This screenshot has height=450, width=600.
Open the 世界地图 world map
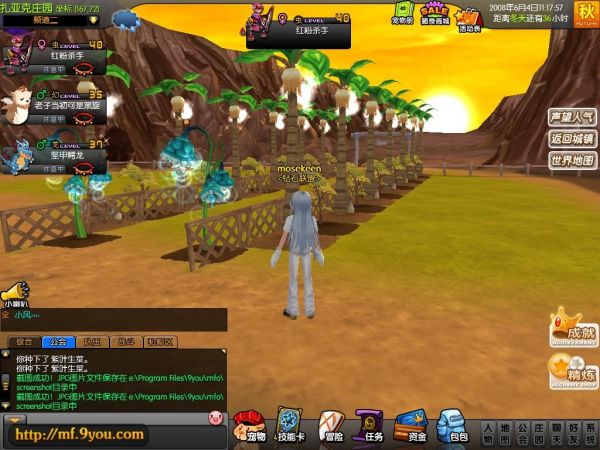point(572,160)
